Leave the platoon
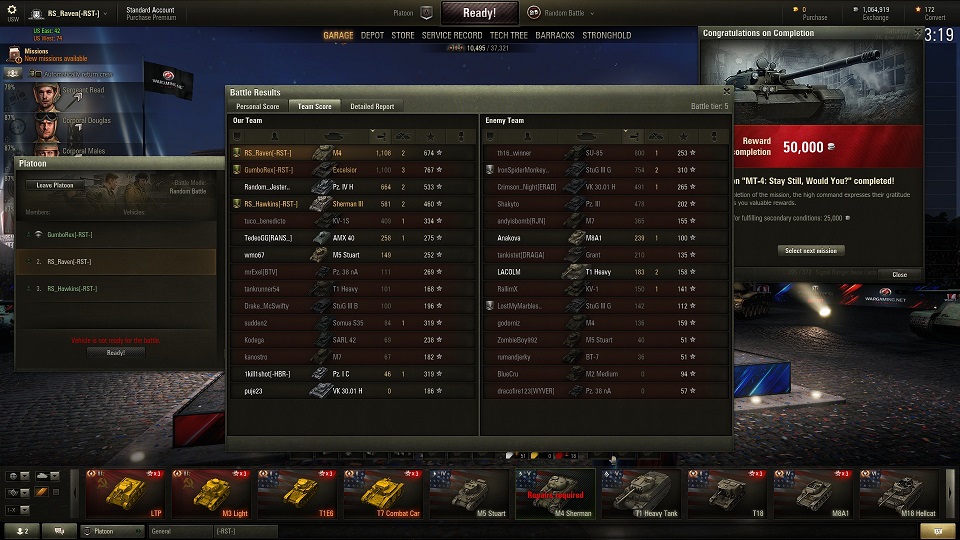The image size is (960, 540). 55,185
